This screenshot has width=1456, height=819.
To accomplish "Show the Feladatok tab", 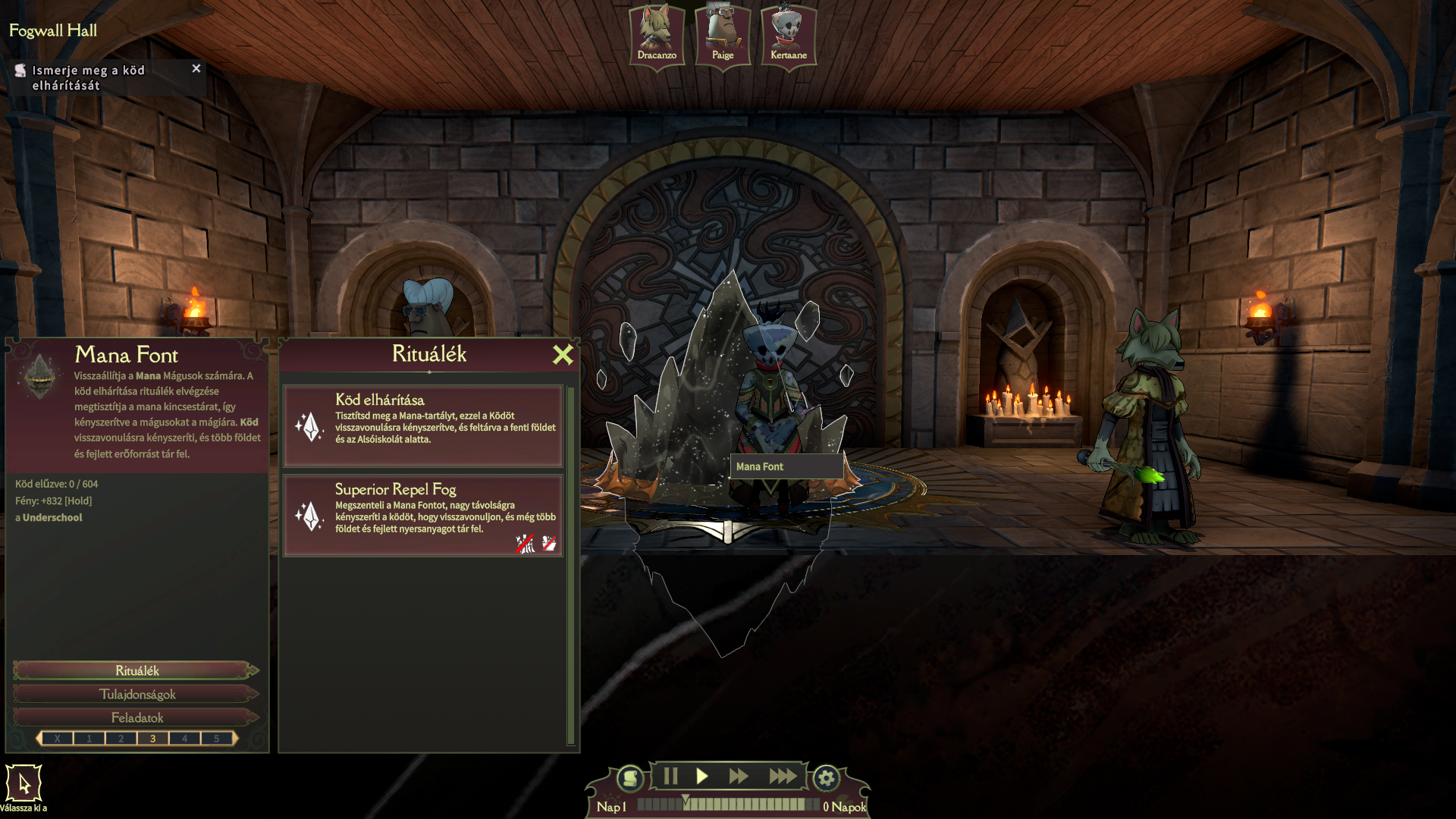I will click(136, 717).
